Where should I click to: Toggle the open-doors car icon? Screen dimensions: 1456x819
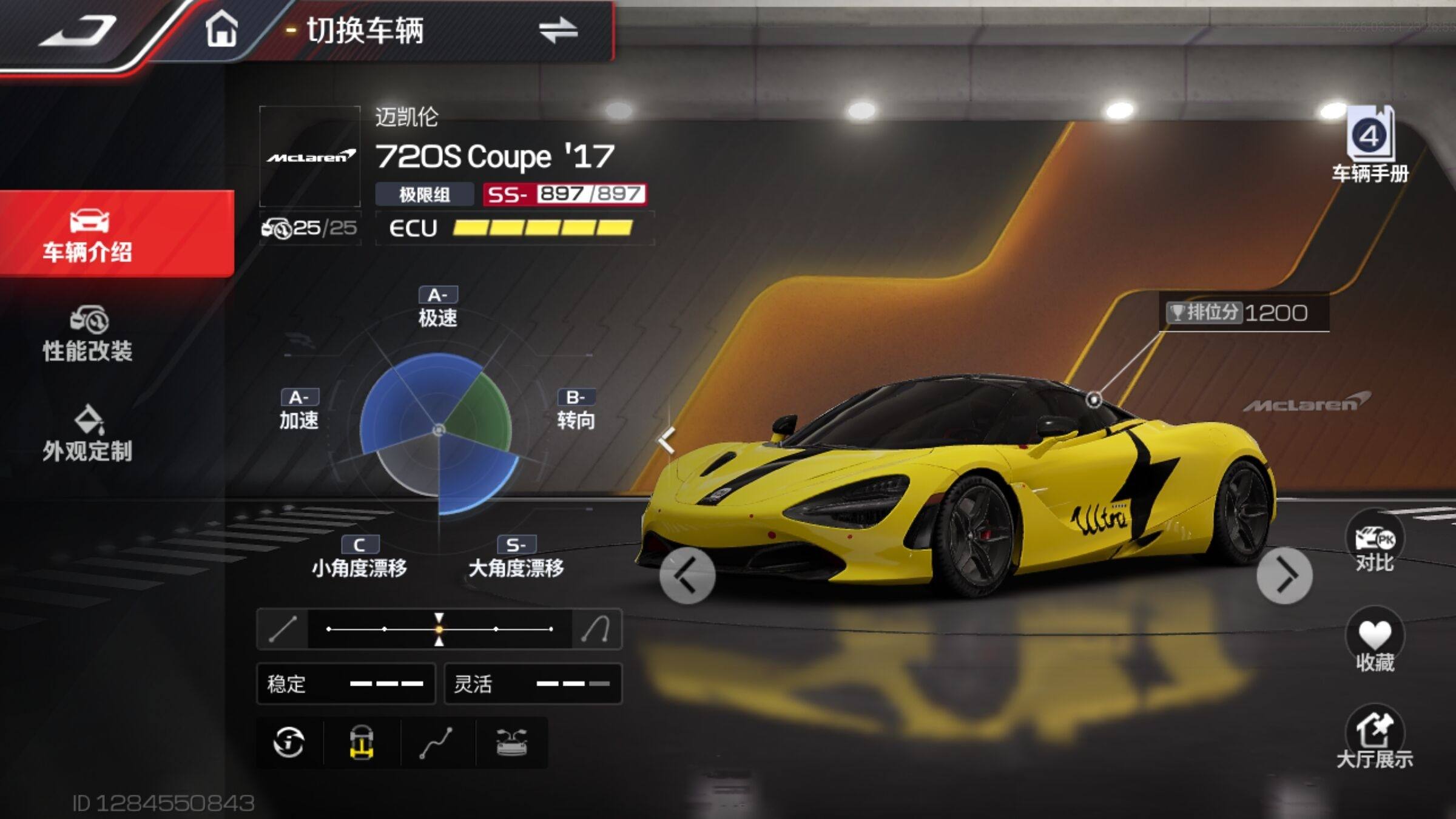511,743
